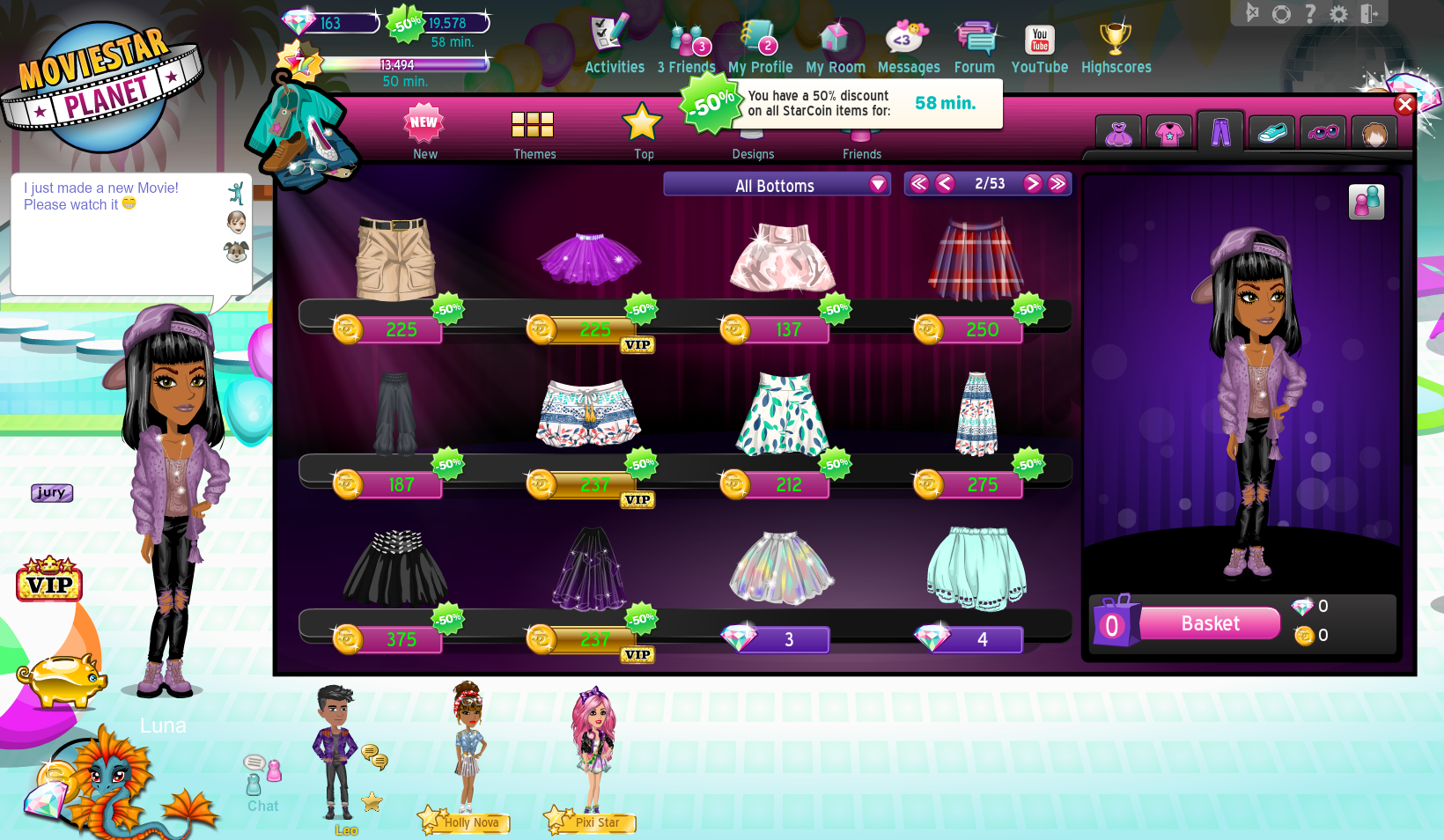Open the Messages menu
Screen dimensions: 1444x840
tap(908, 48)
